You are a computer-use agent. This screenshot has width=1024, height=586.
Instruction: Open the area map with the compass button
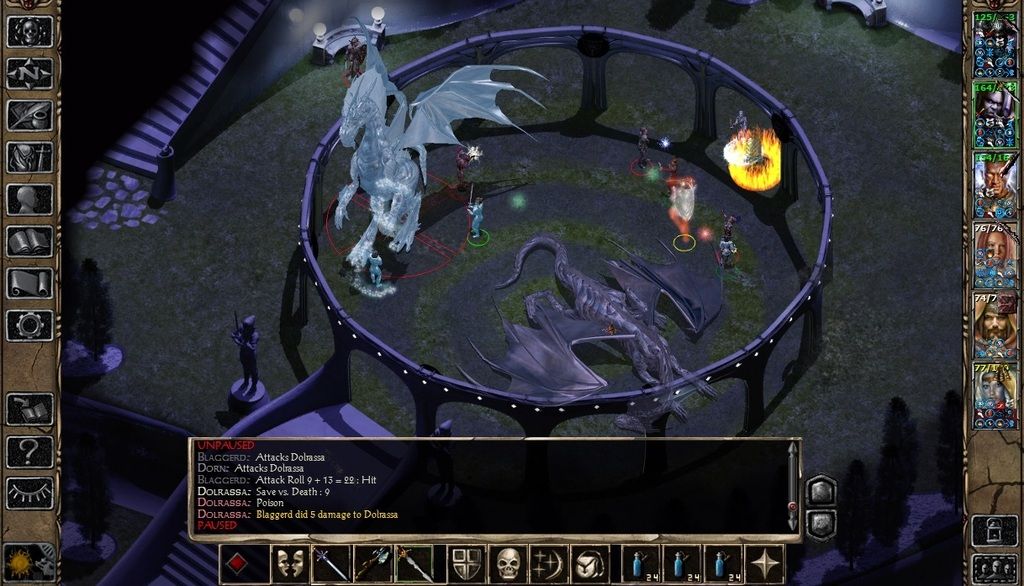(29, 73)
